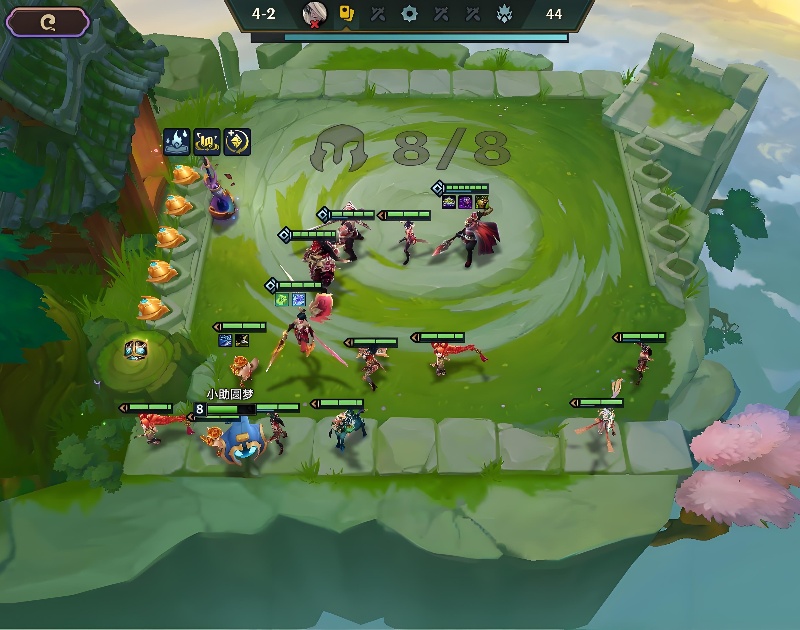The height and width of the screenshot is (630, 800).
Task: Click the purple return-arrow button
Action: 48,22
